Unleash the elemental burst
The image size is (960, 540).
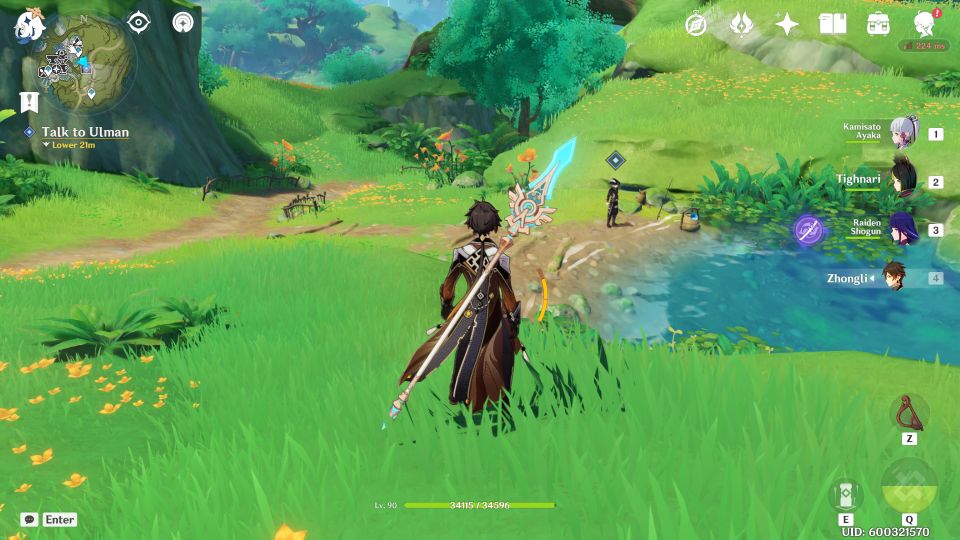click(x=909, y=487)
